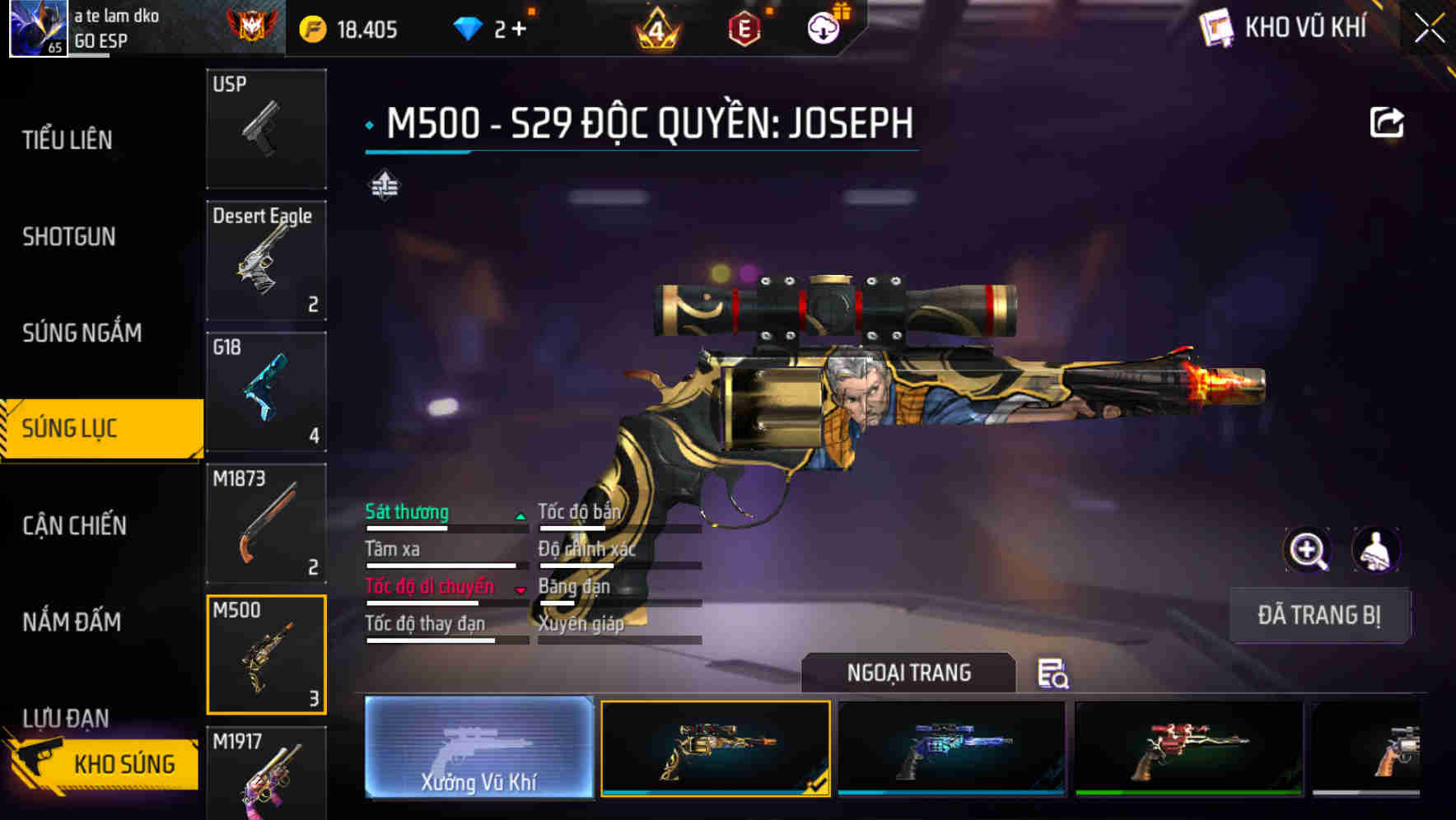1456x820 pixels.
Task: Toggle the weapon zoom magnifier
Action: [1309, 550]
